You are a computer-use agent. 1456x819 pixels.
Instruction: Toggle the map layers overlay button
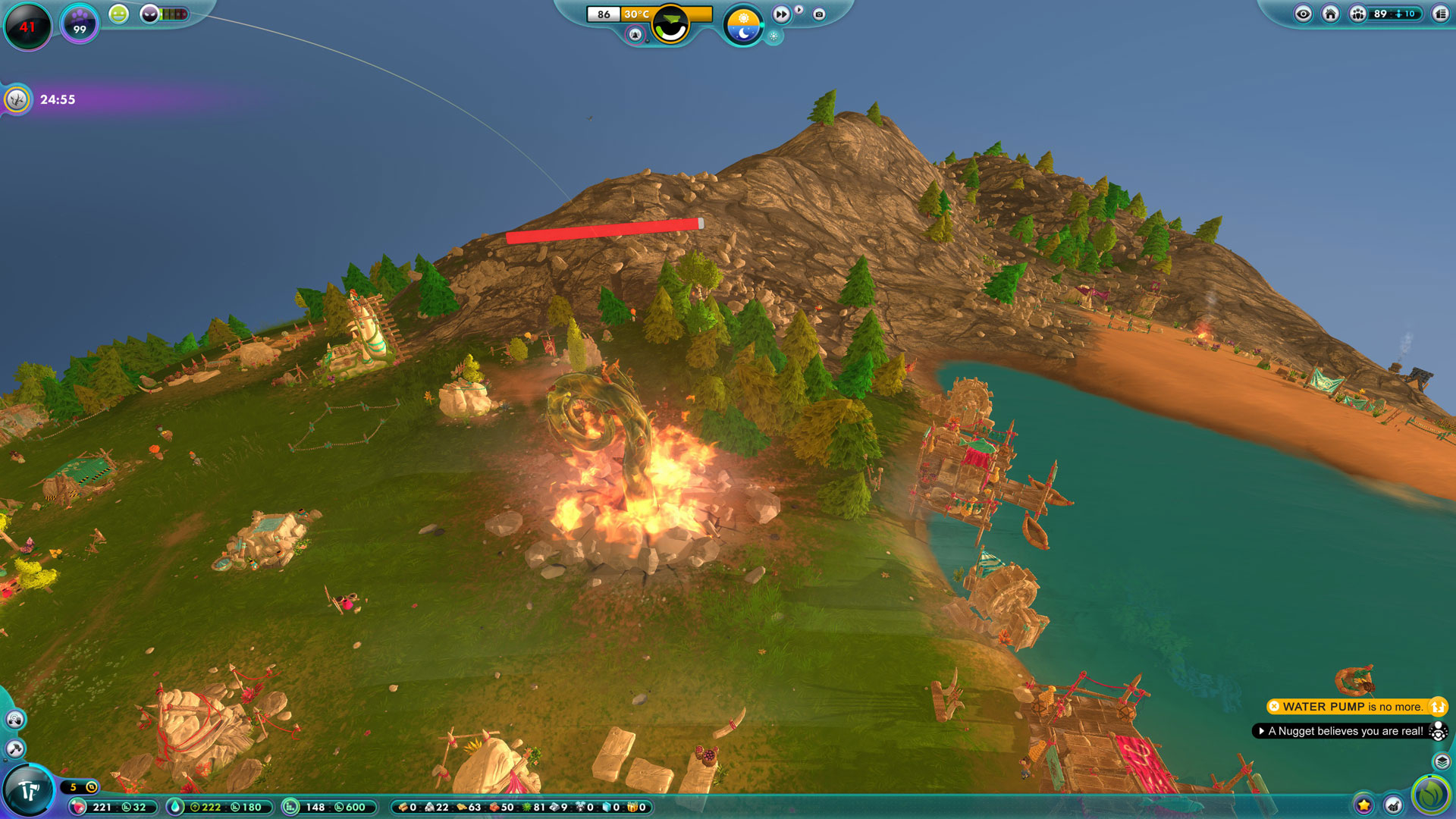coord(1442,761)
